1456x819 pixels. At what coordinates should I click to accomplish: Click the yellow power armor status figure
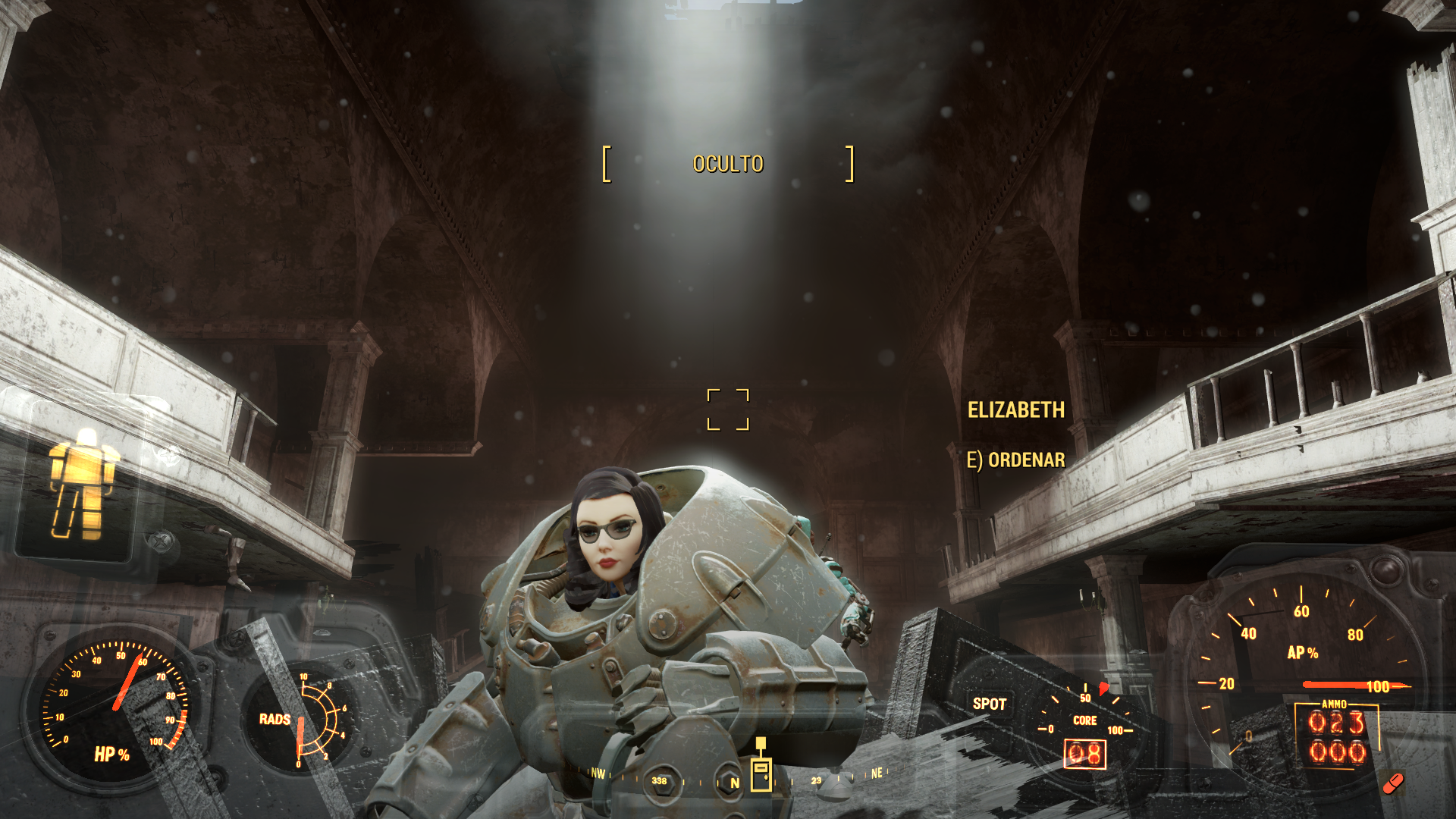pos(83,484)
